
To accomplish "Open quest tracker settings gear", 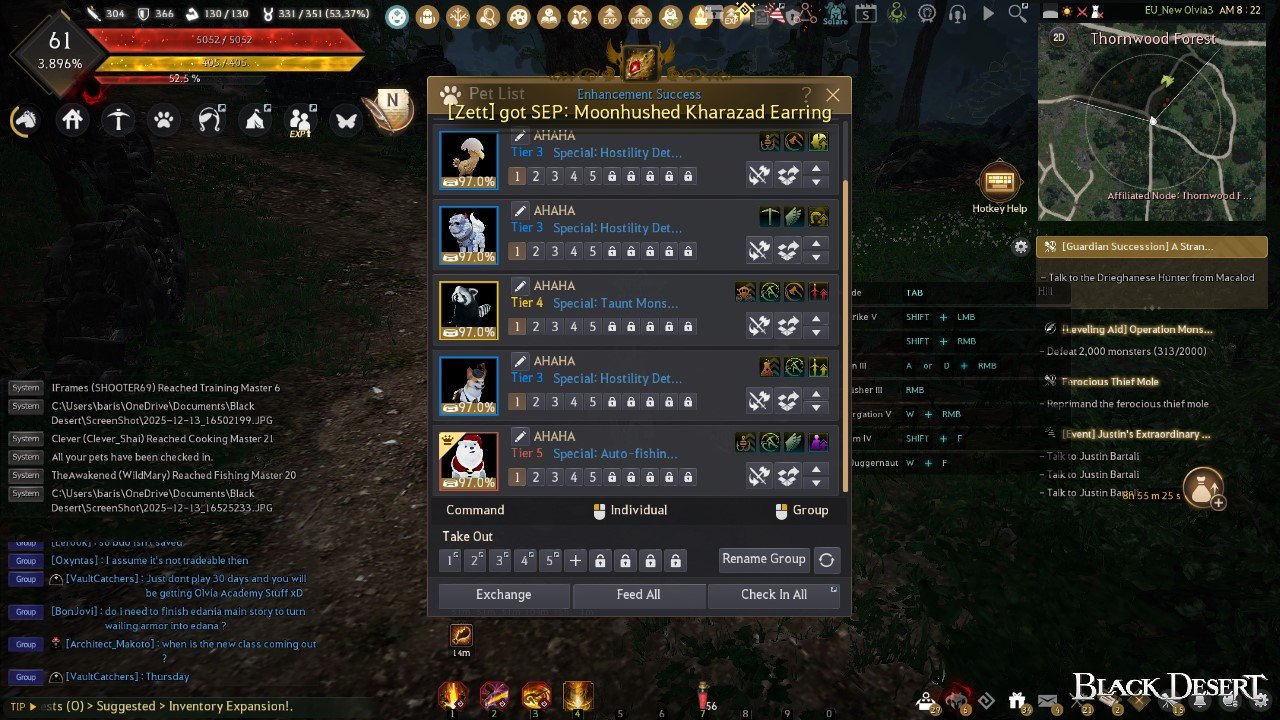I will pos(1021,246).
